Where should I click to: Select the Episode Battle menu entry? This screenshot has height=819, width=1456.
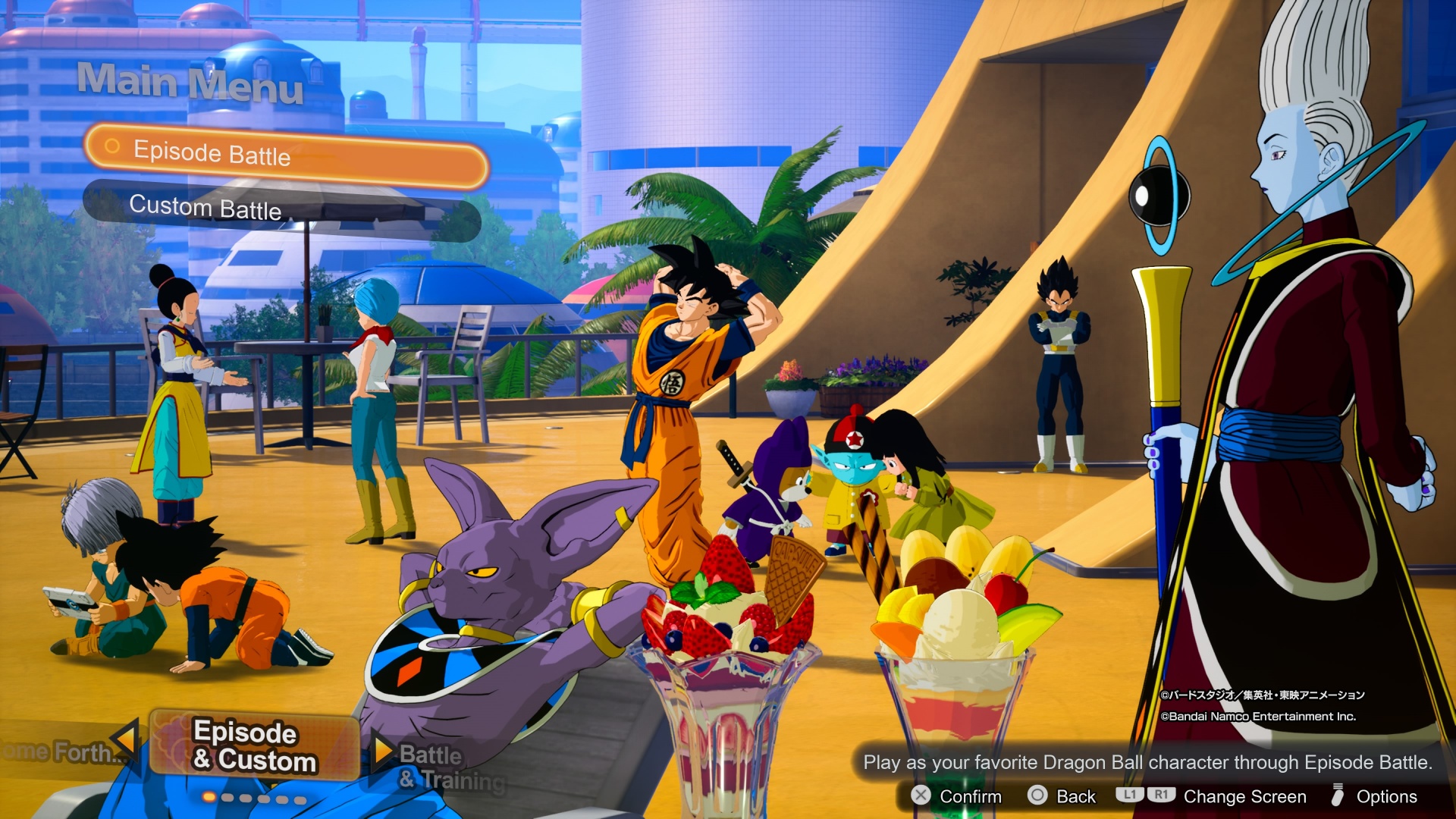(x=287, y=155)
